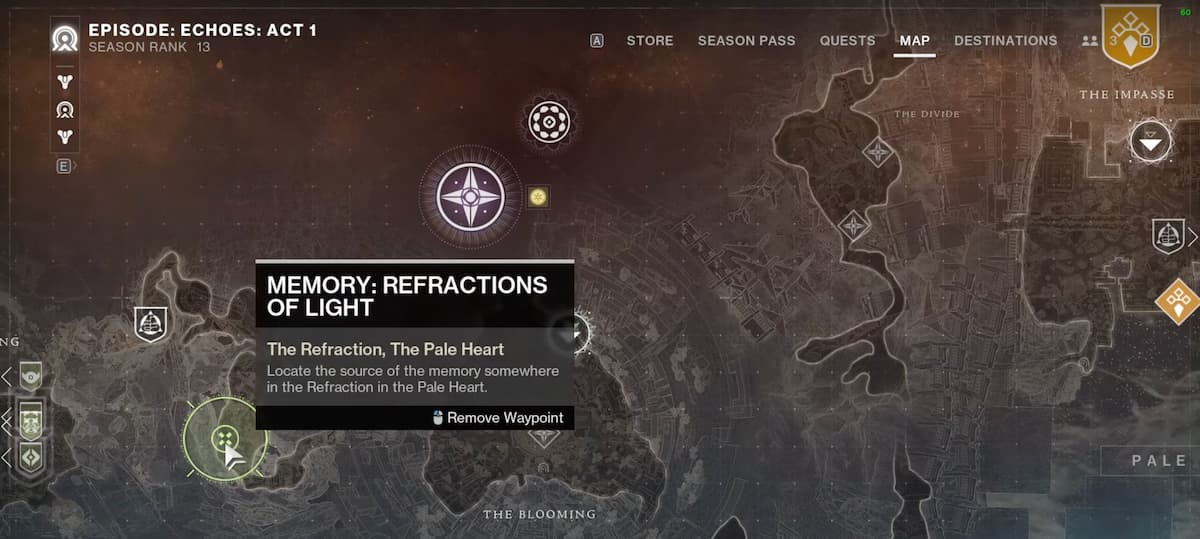Select the Map tab
This screenshot has height=539, width=1200.
(x=914, y=41)
